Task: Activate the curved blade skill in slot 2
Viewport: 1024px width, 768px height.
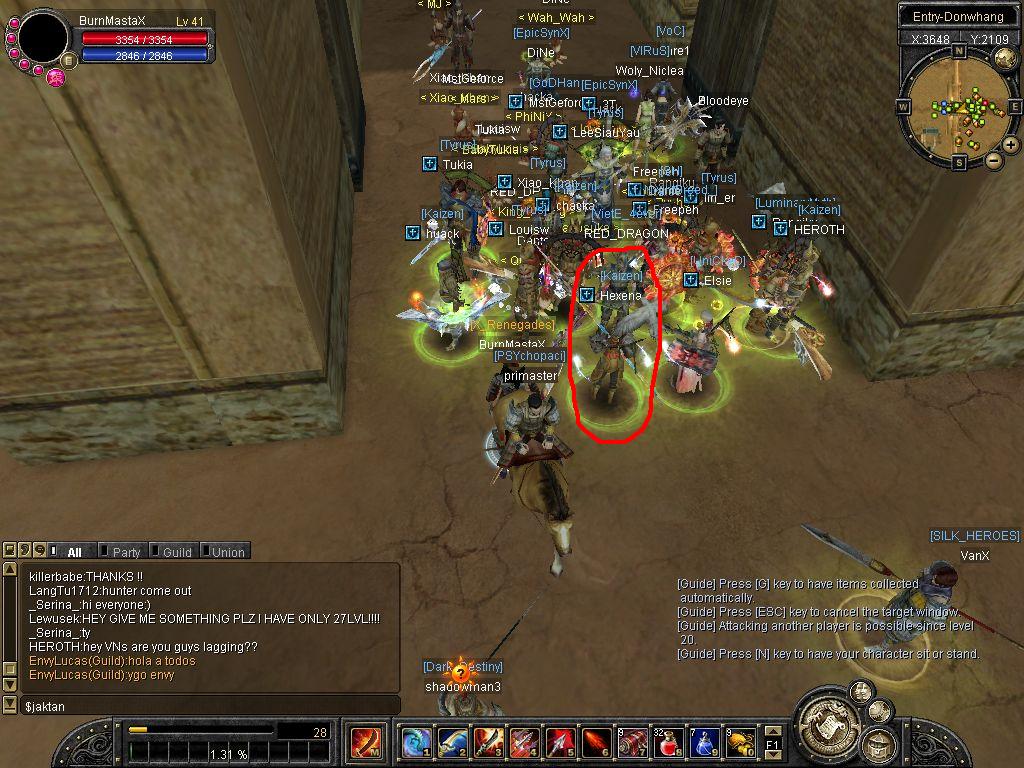Action: 452,743
